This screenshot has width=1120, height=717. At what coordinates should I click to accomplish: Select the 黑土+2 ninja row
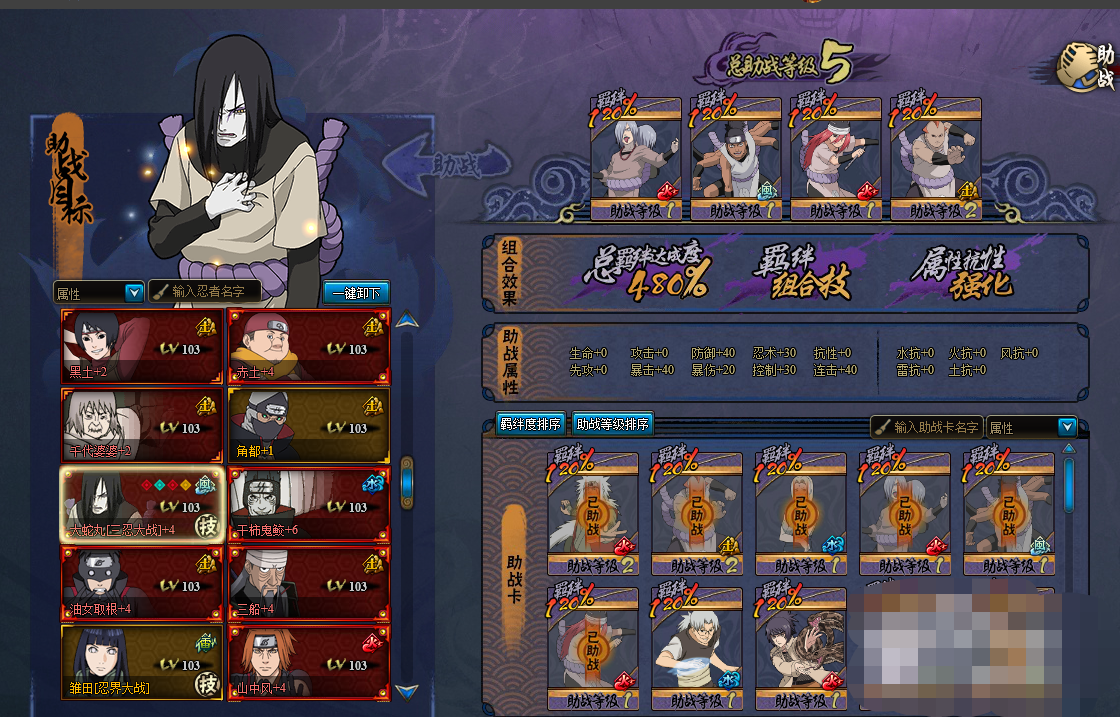(142, 346)
